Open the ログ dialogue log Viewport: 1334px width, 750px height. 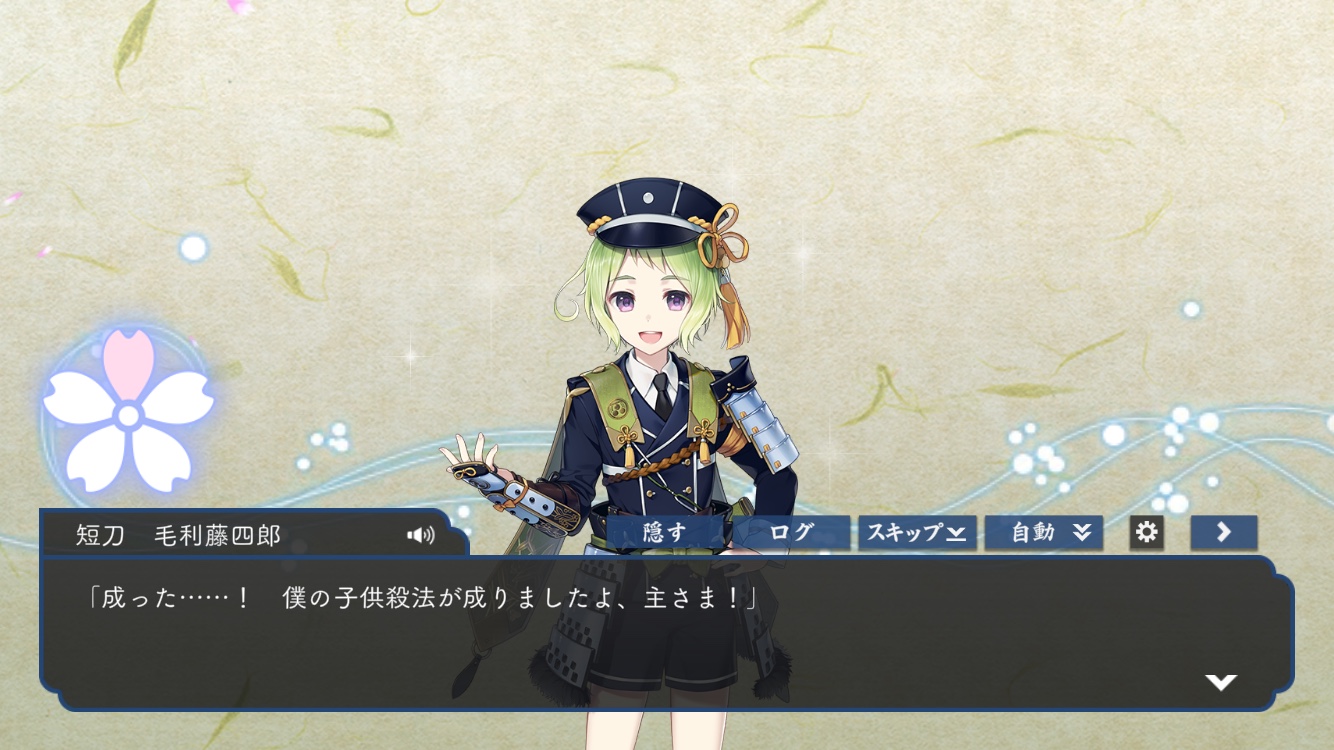[x=792, y=533]
